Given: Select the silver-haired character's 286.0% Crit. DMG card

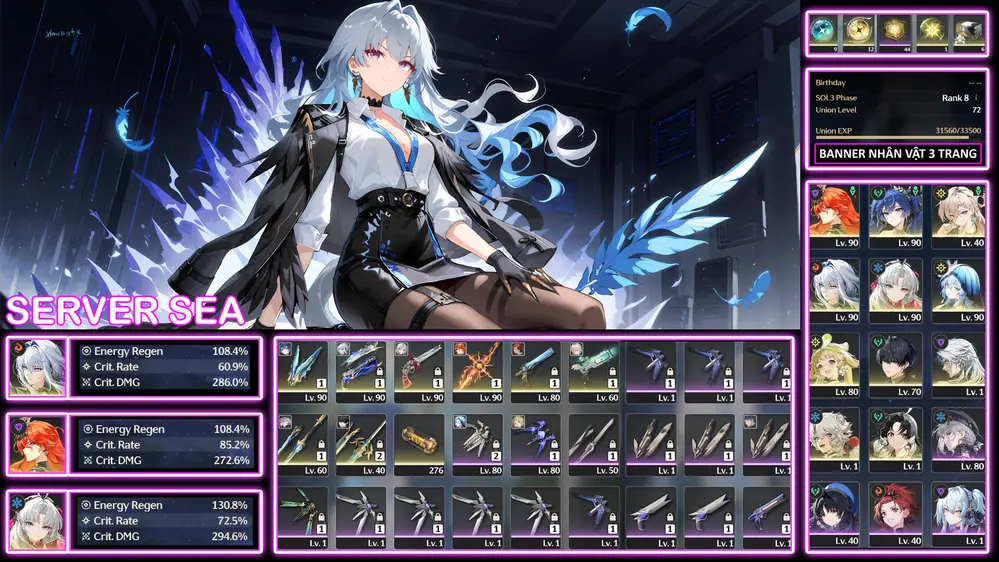Looking at the screenshot, I should coord(165,368).
